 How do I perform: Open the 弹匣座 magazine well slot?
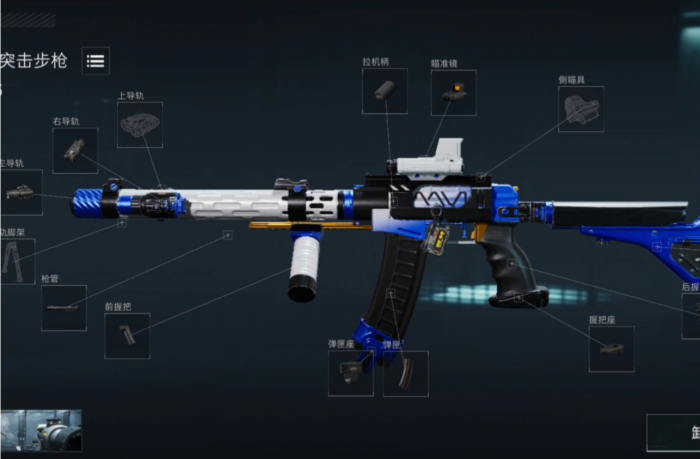(x=351, y=373)
